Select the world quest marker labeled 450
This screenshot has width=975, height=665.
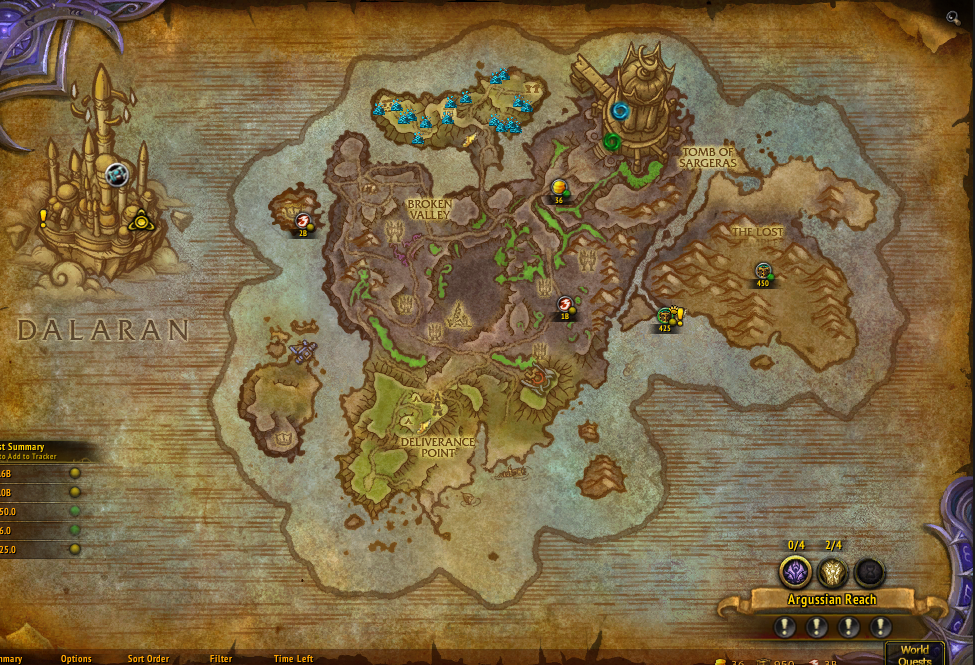763,271
